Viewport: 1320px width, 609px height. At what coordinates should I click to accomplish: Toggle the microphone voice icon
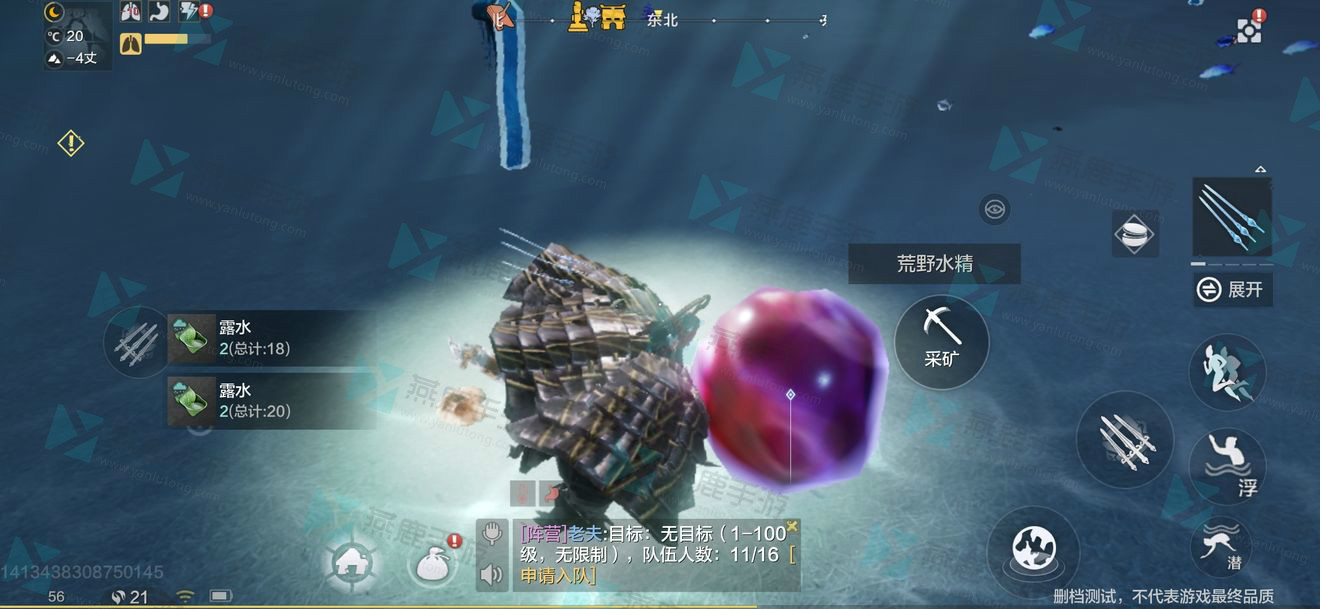pyautogui.click(x=491, y=534)
